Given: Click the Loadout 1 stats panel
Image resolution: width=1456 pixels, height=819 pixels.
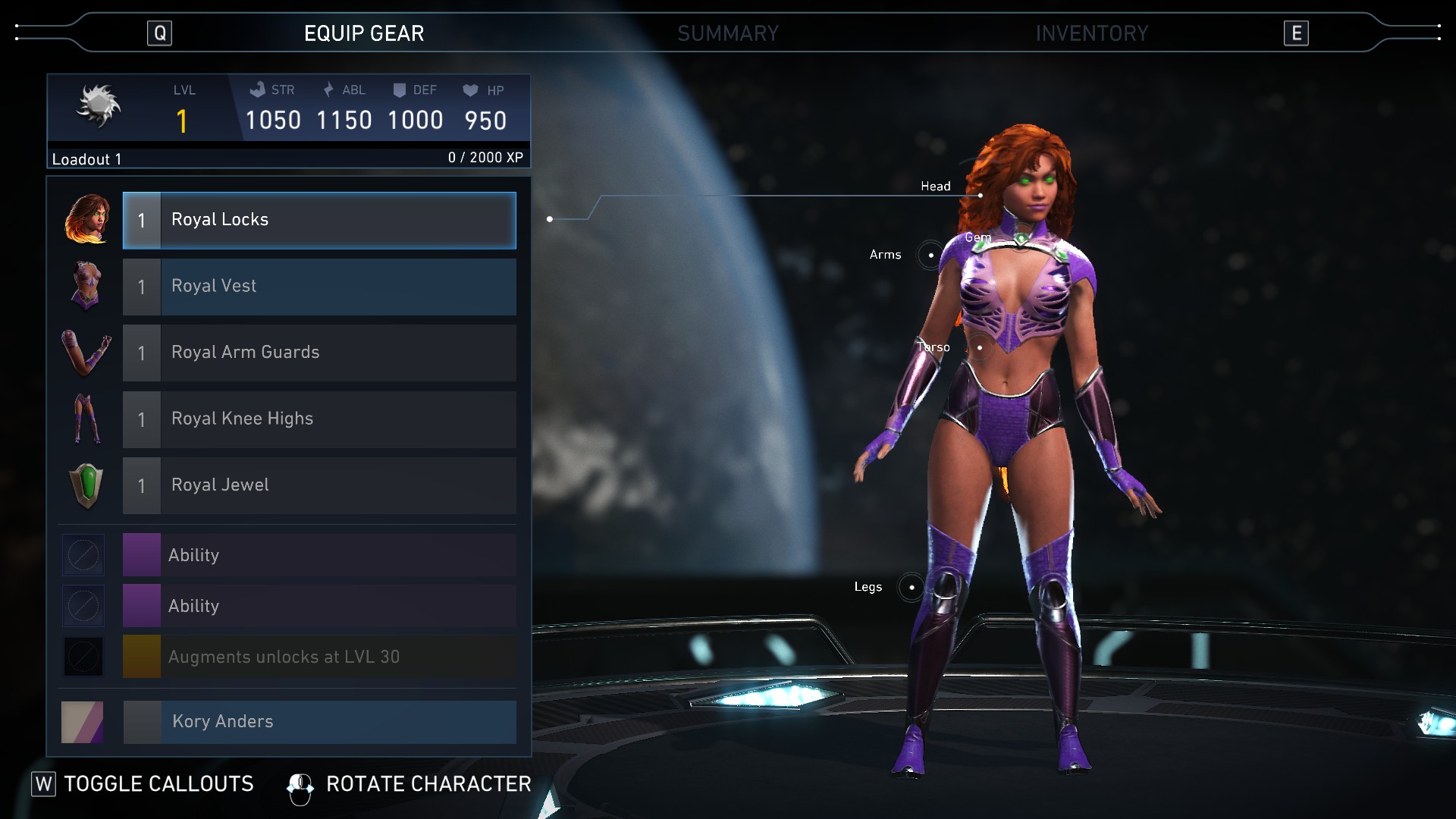Looking at the screenshot, I should [288, 121].
